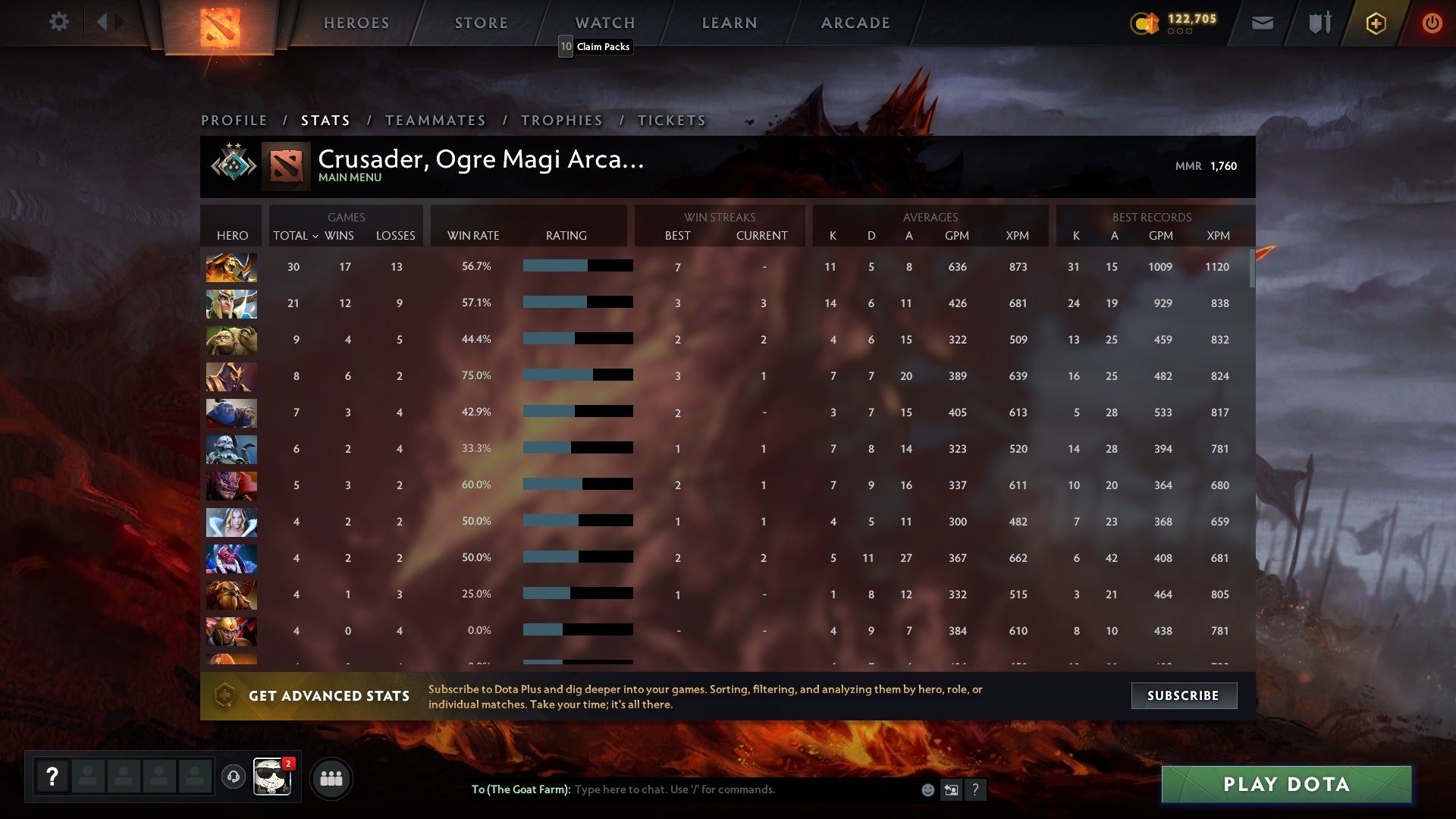1456x819 pixels.
Task: Open the settings gear icon
Action: (x=59, y=22)
